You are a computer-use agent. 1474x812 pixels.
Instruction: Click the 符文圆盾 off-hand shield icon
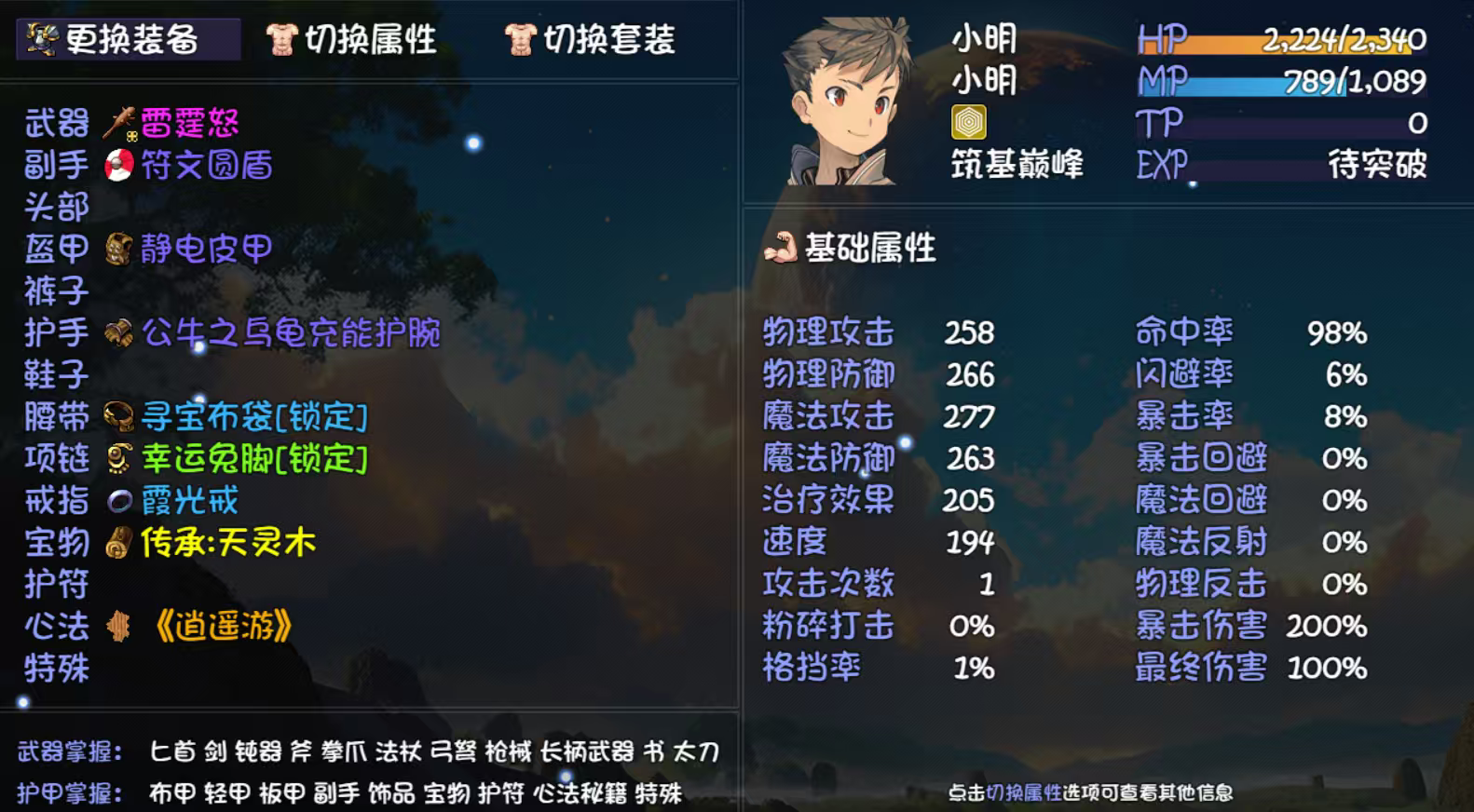click(117, 165)
